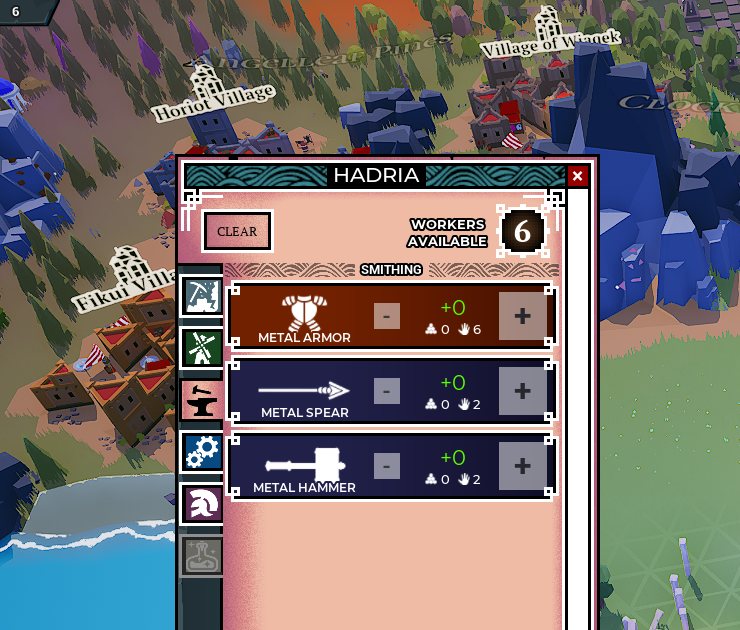Increase Metal Spear production
Screen dimensions: 740x630
(x=522, y=391)
